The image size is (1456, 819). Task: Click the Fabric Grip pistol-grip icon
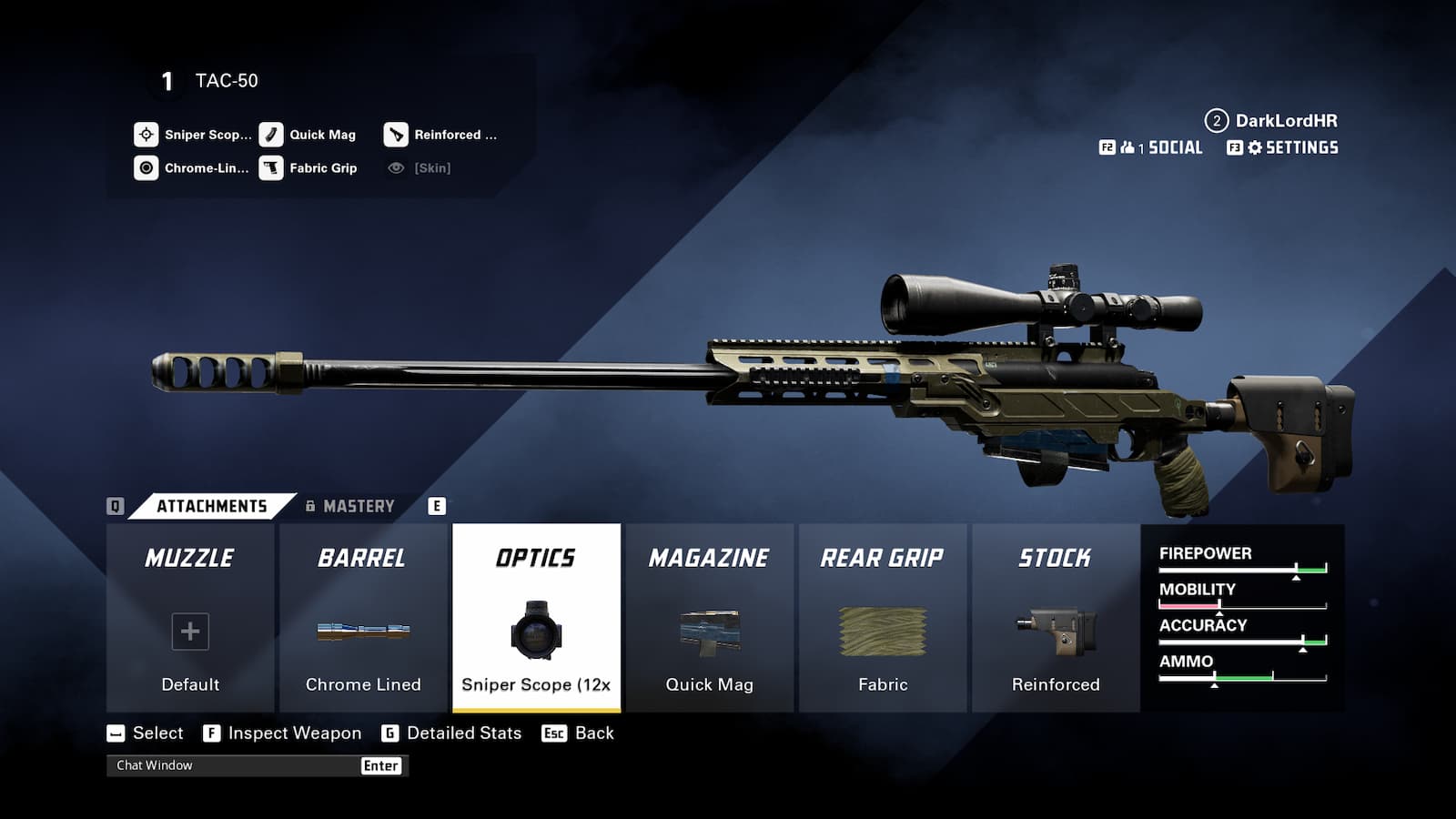(270, 167)
